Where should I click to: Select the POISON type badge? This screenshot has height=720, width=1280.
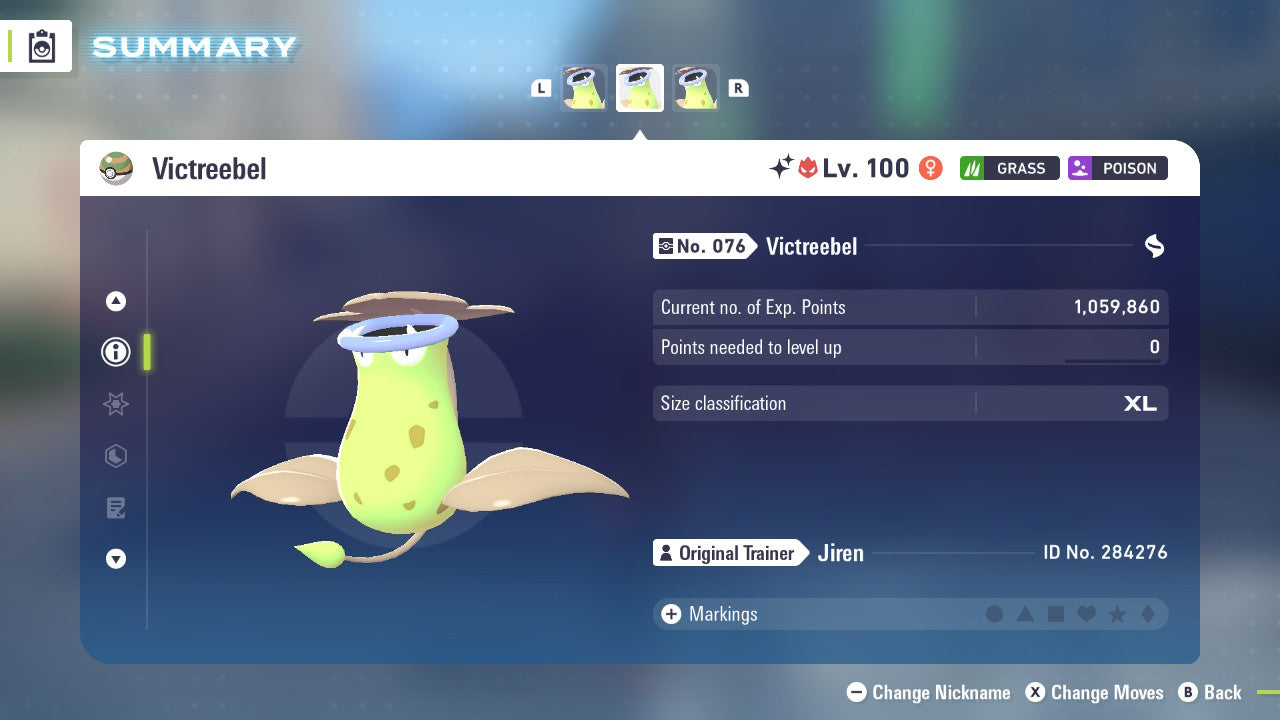click(1117, 168)
